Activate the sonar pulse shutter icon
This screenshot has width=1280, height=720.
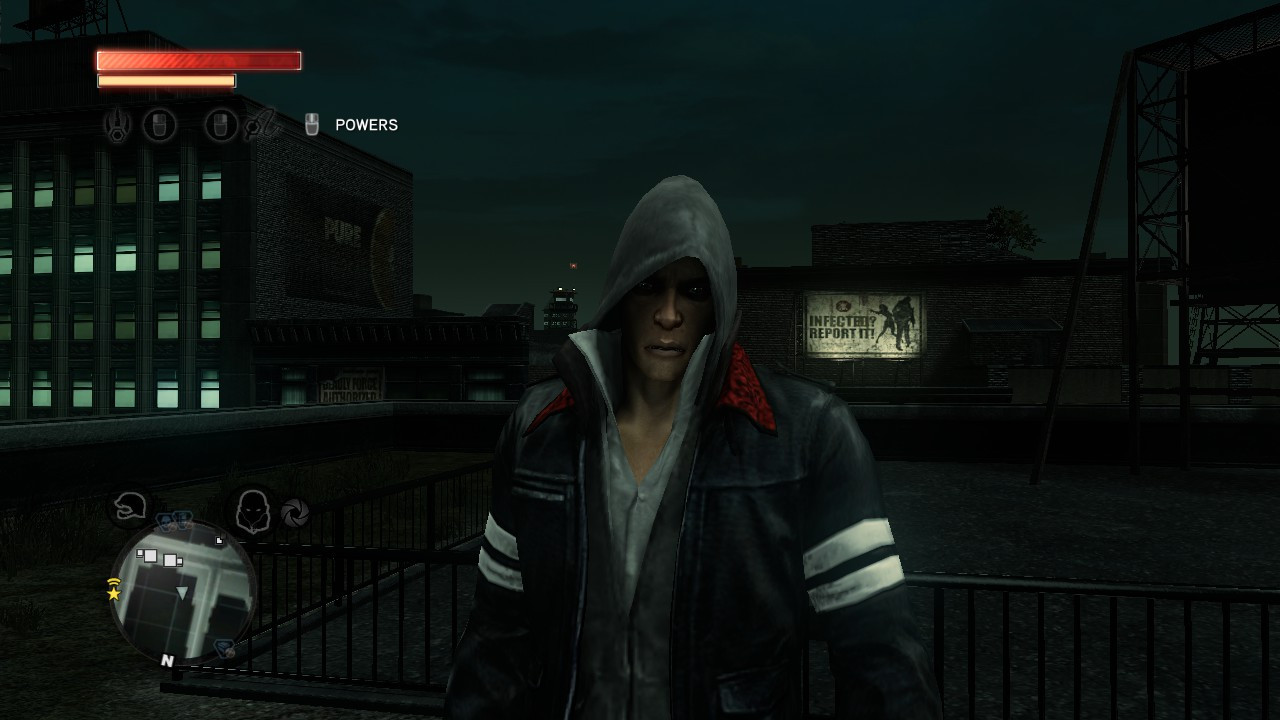click(294, 513)
